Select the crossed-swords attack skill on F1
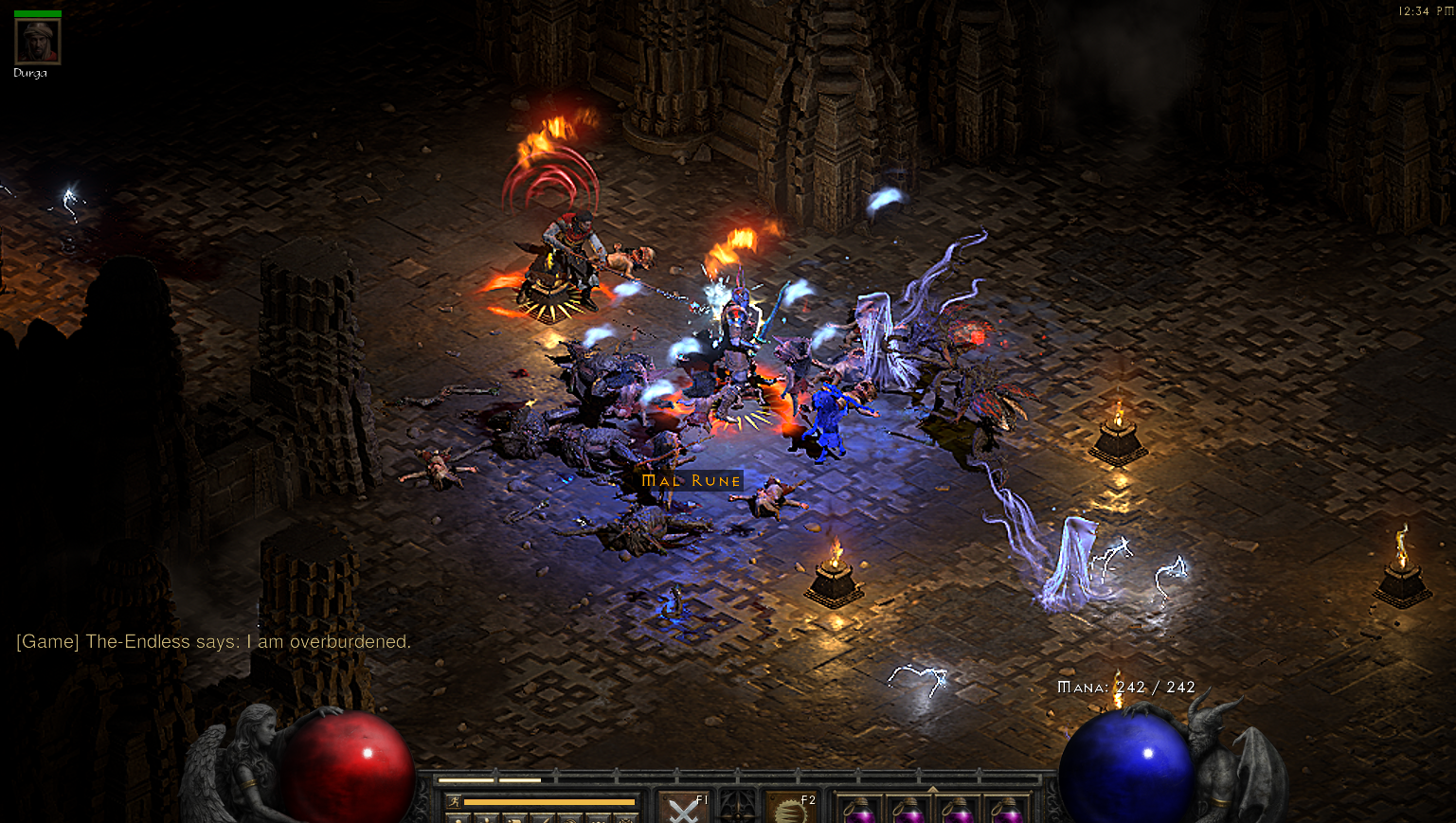The height and width of the screenshot is (823, 1456). coord(684,811)
